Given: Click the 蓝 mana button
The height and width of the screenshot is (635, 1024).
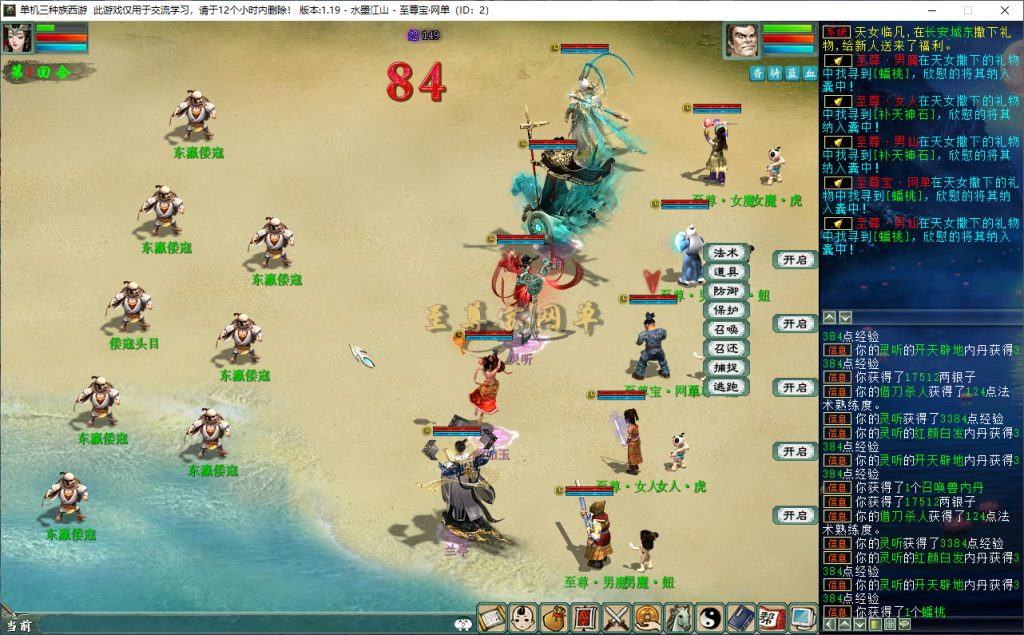Looking at the screenshot, I should [x=792, y=73].
